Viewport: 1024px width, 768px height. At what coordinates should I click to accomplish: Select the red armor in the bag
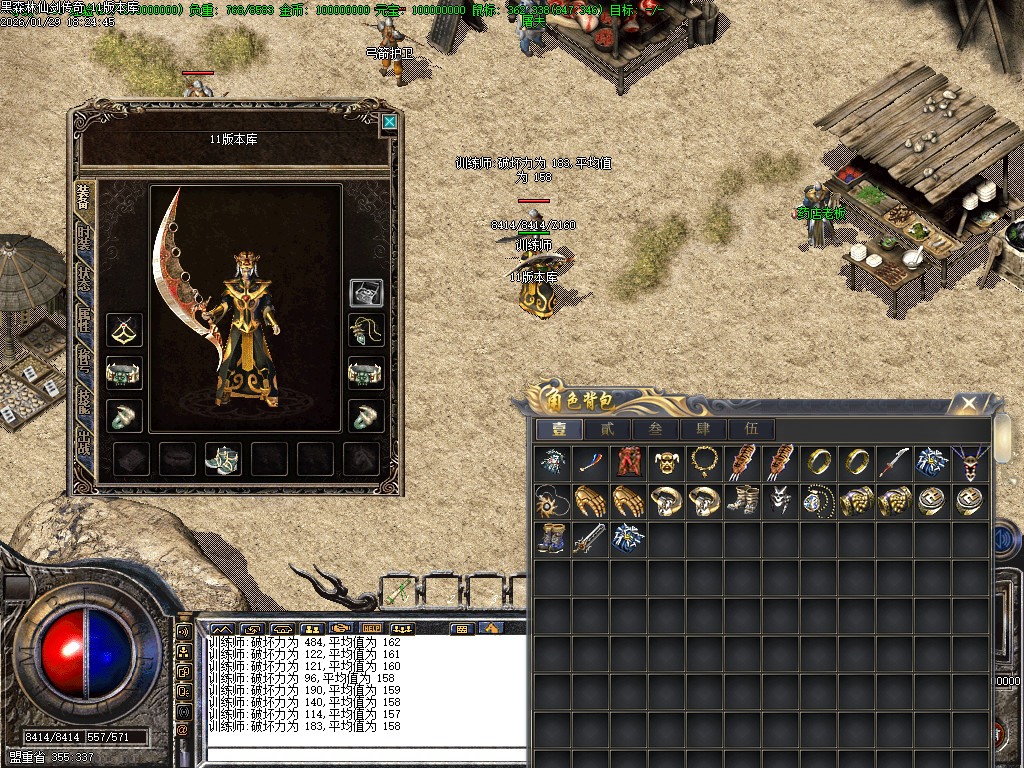click(x=628, y=462)
